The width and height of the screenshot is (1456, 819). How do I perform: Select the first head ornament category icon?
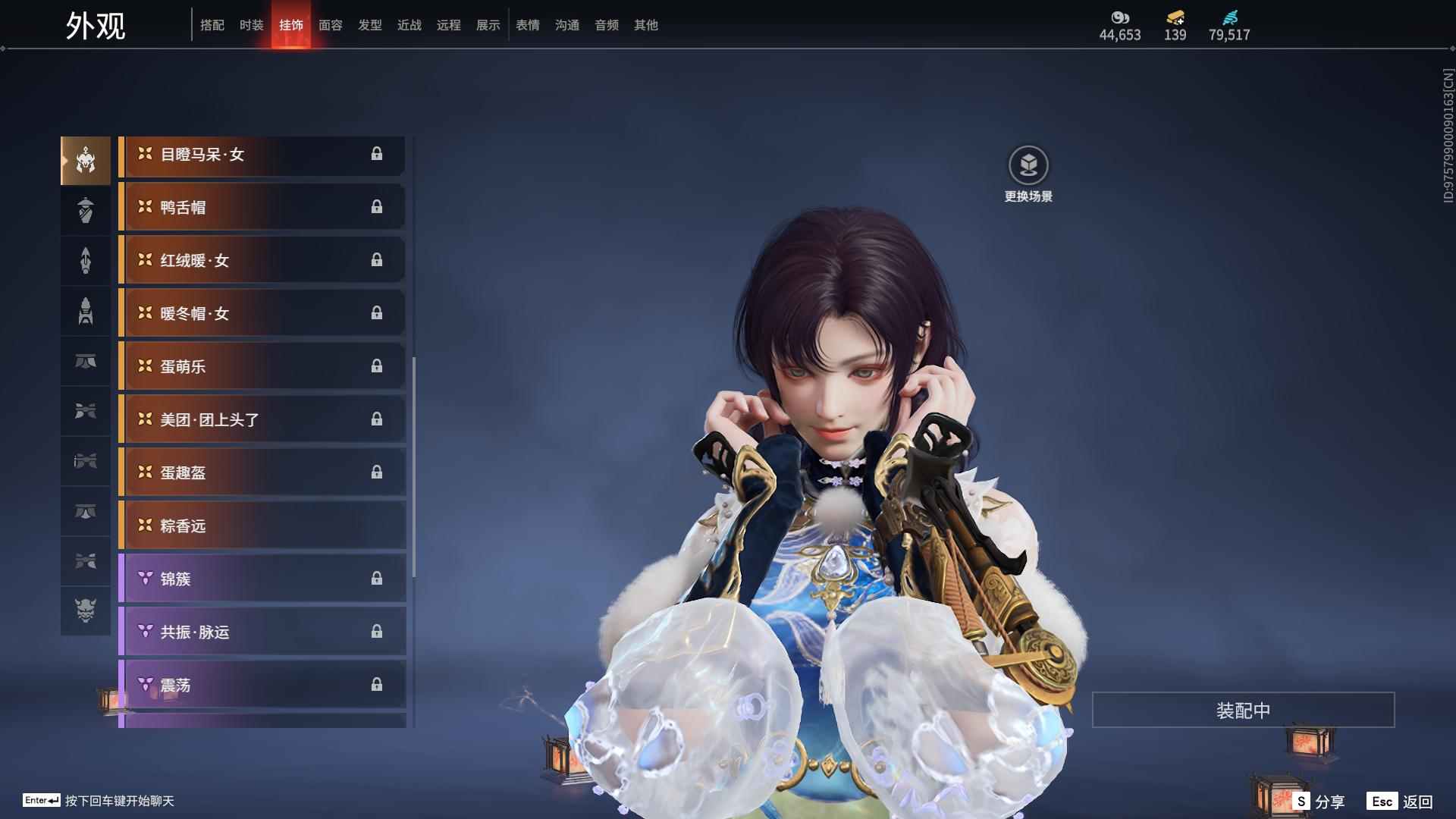point(85,159)
